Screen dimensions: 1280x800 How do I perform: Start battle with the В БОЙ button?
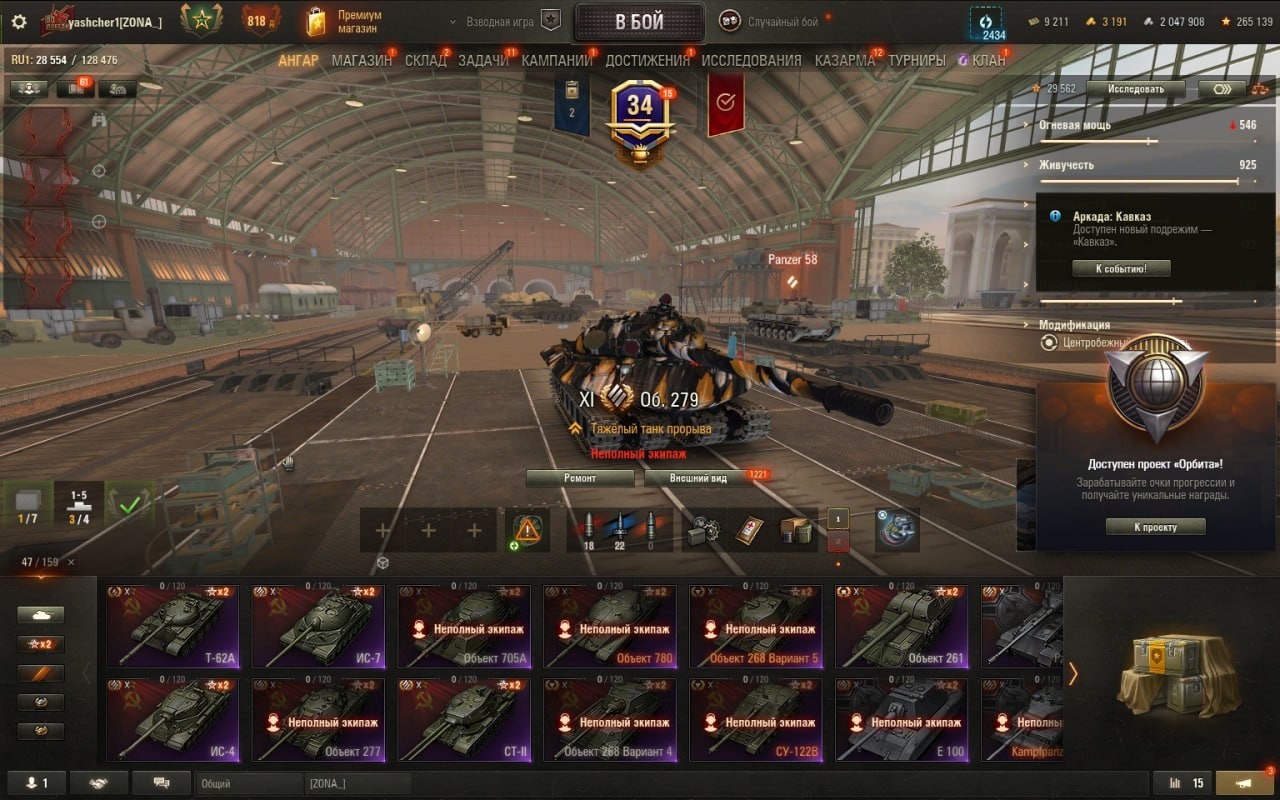(639, 22)
